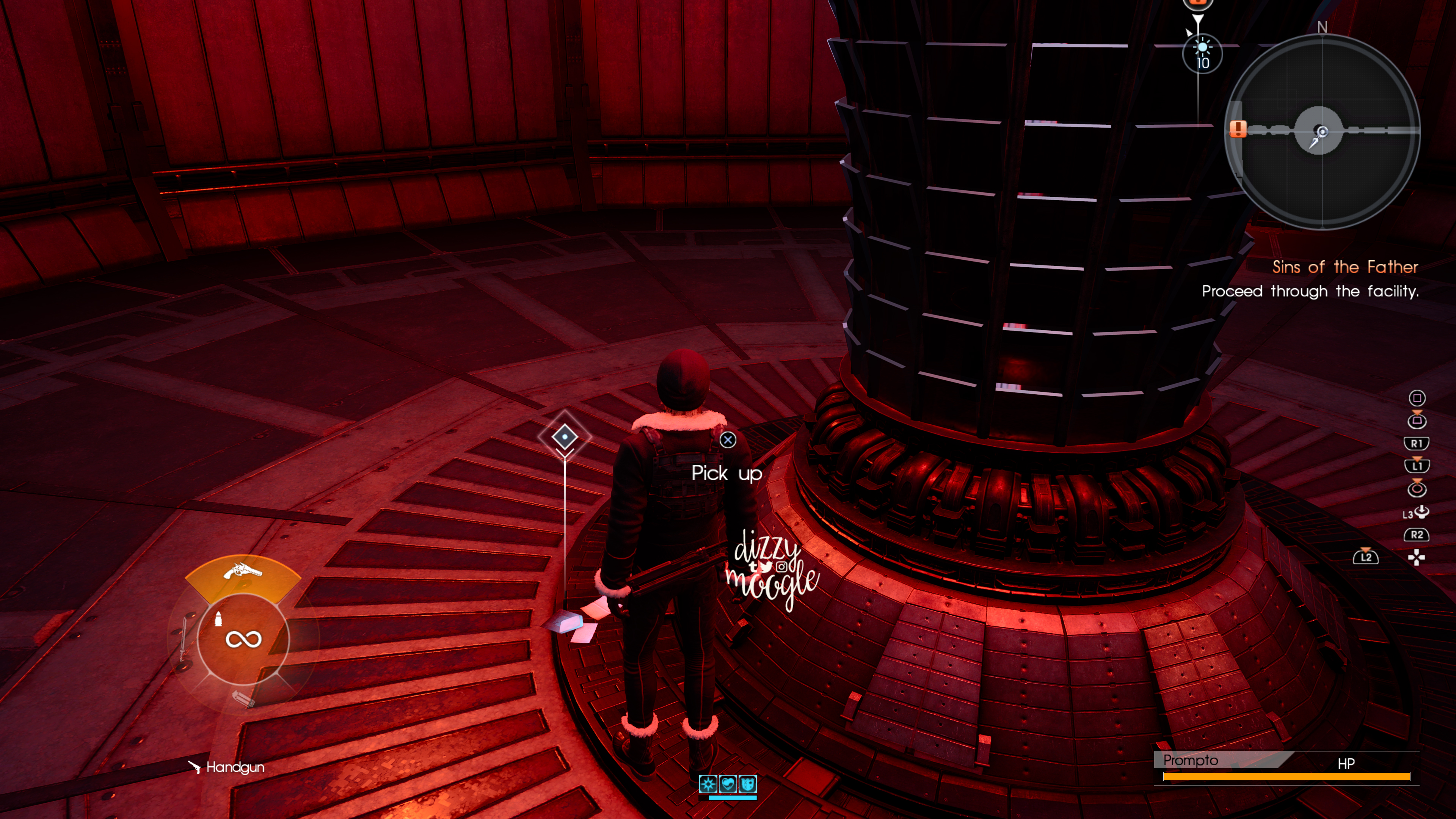Click the shield status buff icon
The width and height of the screenshot is (1456, 819).
747,784
